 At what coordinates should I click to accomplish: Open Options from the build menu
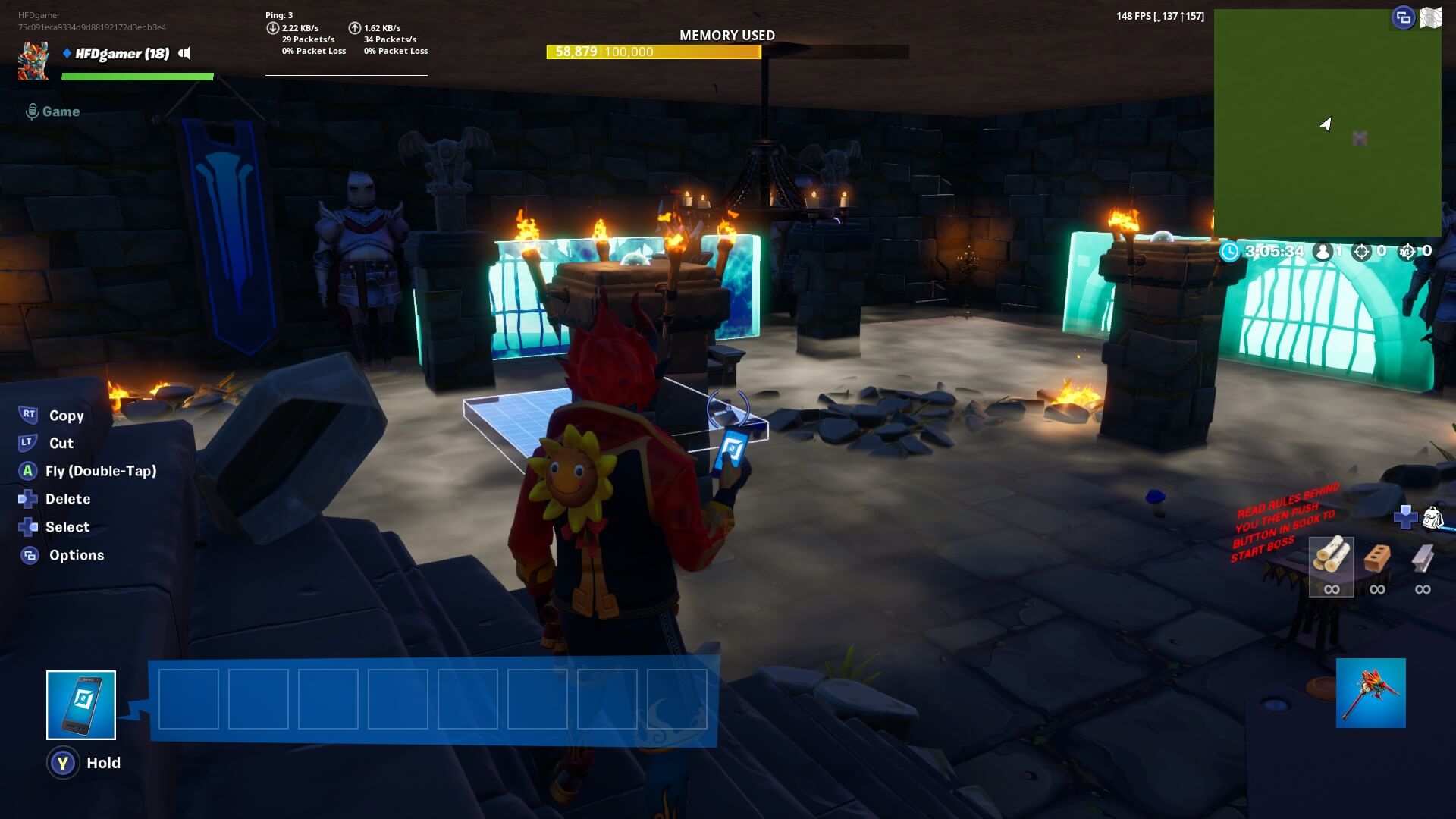pos(76,555)
